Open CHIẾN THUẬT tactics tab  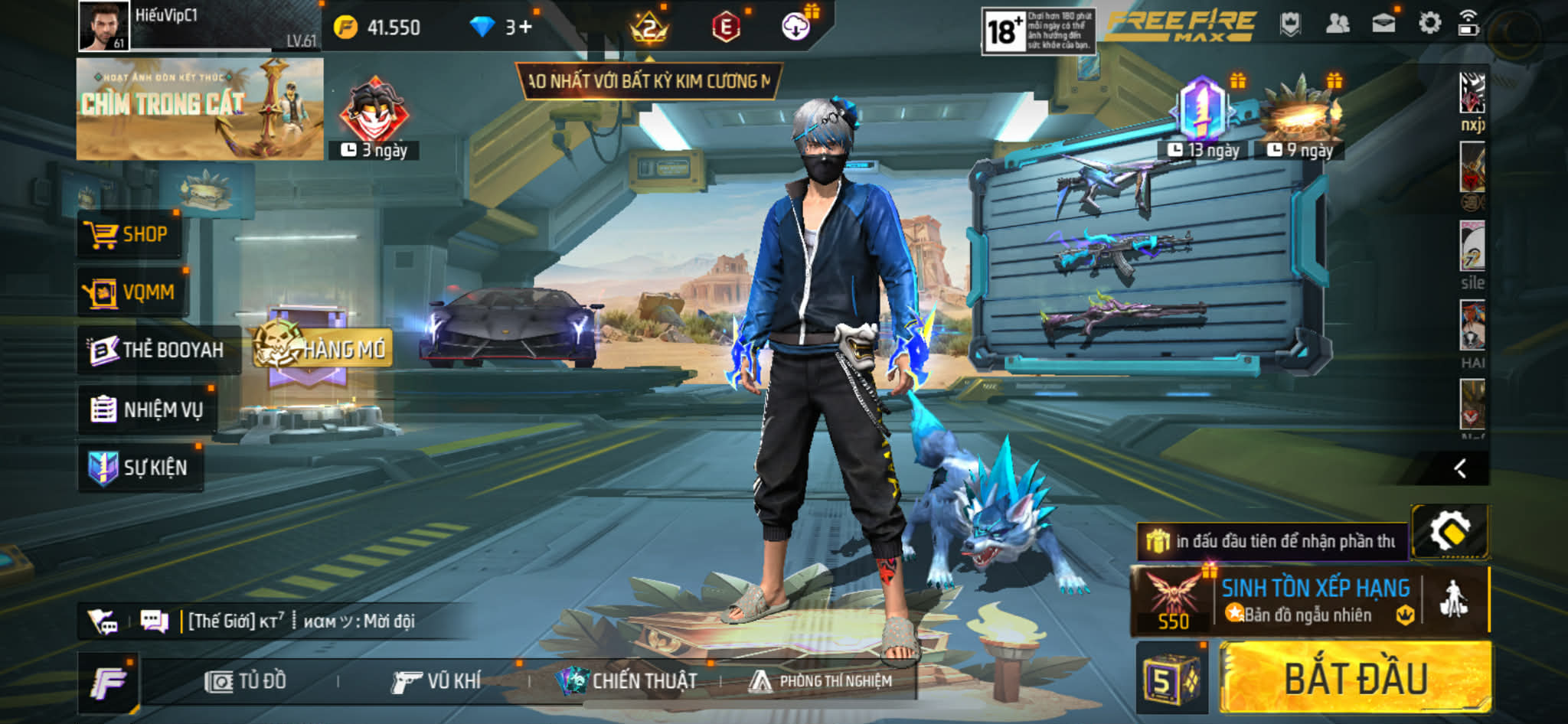coord(627,681)
